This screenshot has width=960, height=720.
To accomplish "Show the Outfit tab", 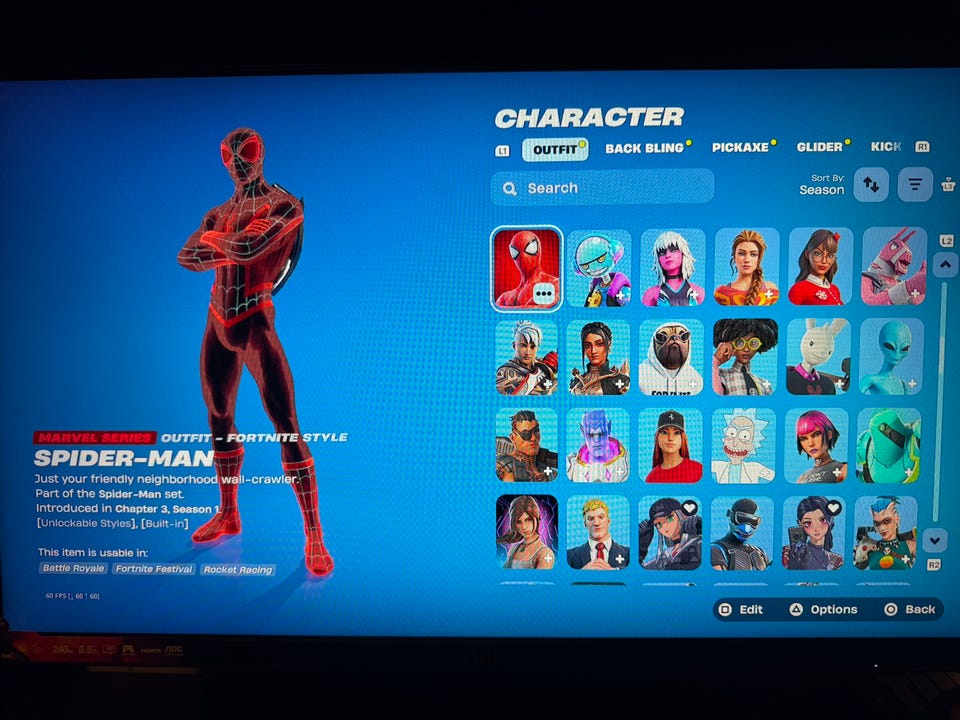I will point(554,150).
